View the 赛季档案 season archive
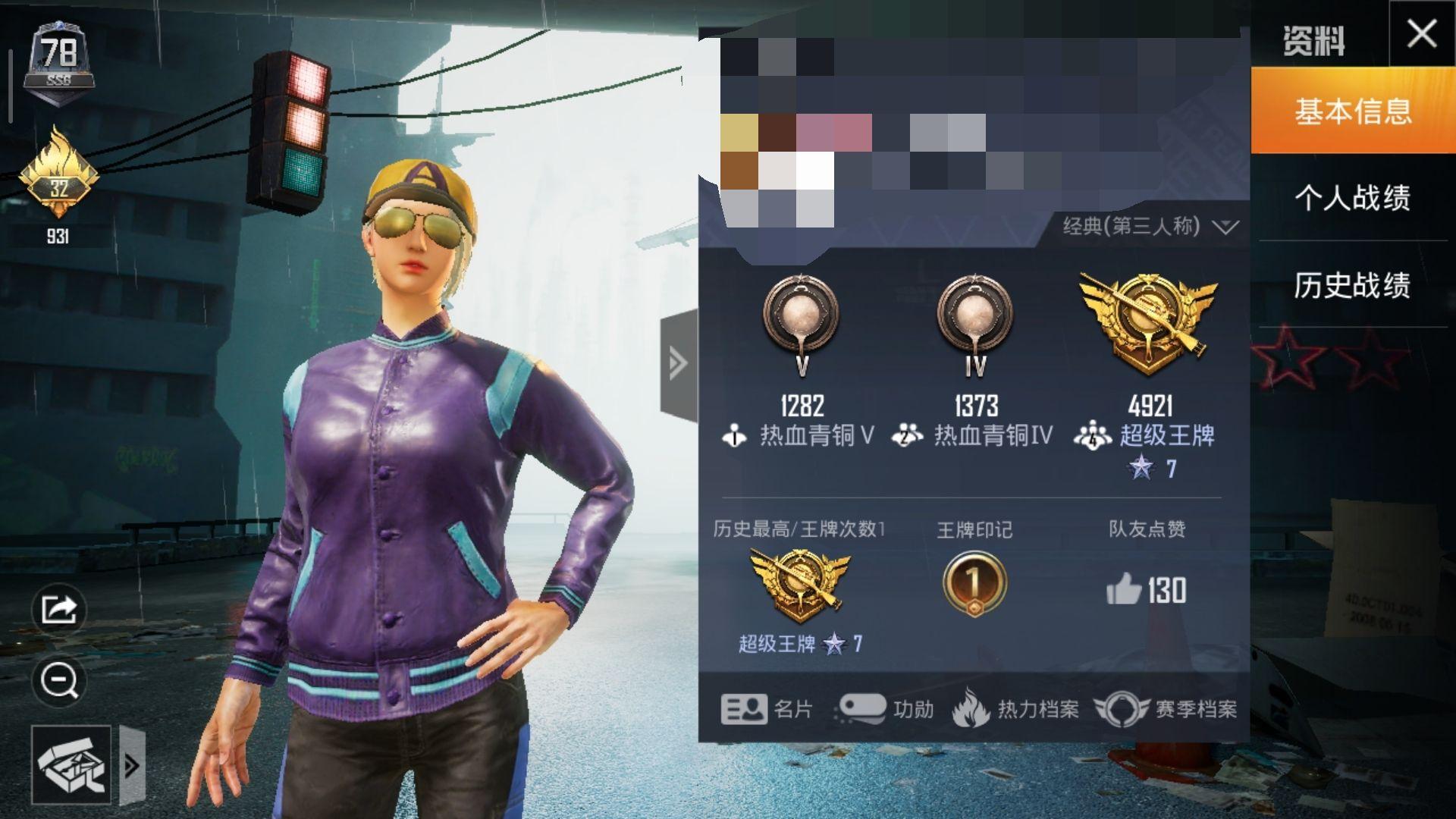This screenshot has height=819, width=1456. (1165, 709)
